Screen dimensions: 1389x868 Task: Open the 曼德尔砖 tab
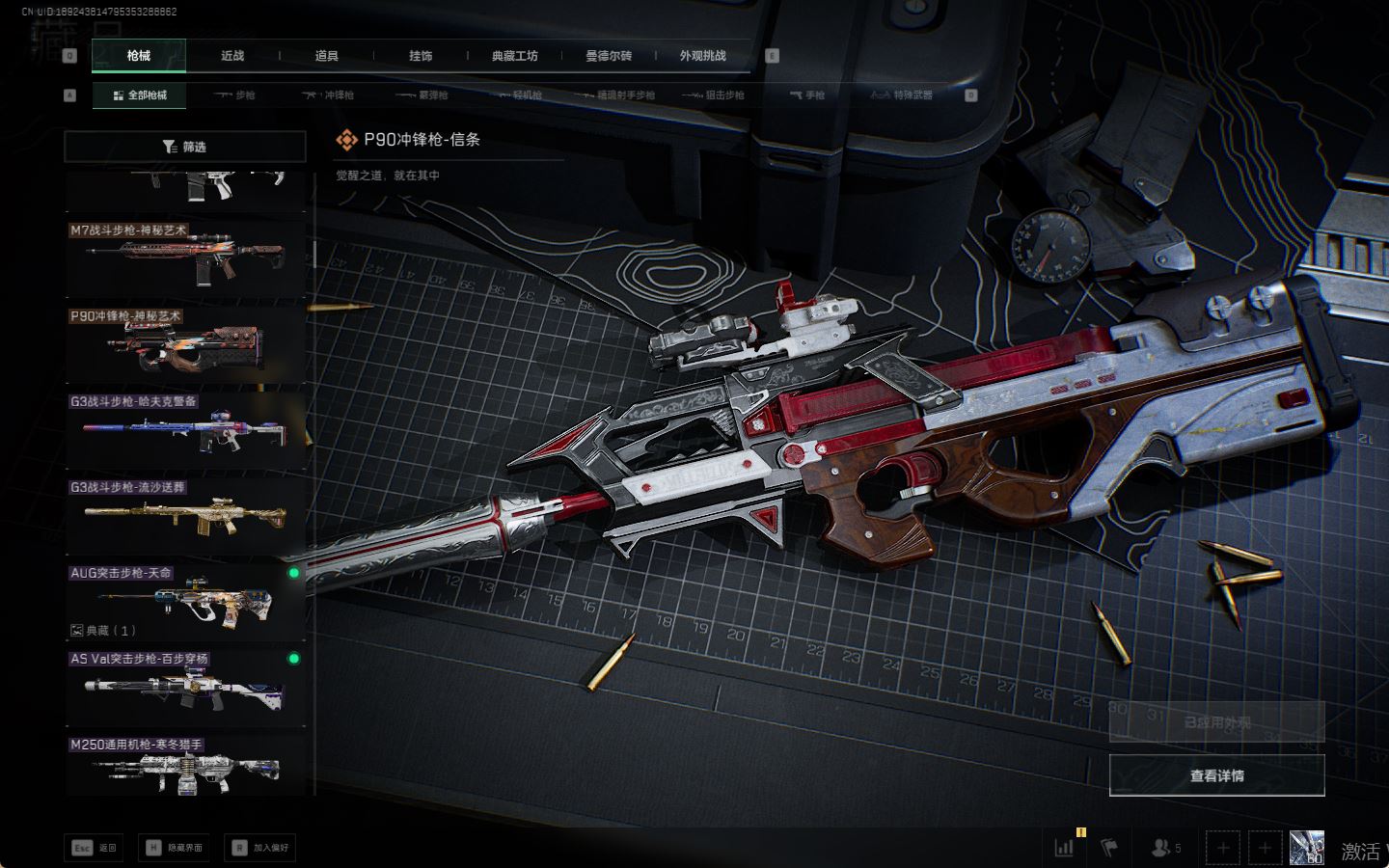click(x=609, y=56)
